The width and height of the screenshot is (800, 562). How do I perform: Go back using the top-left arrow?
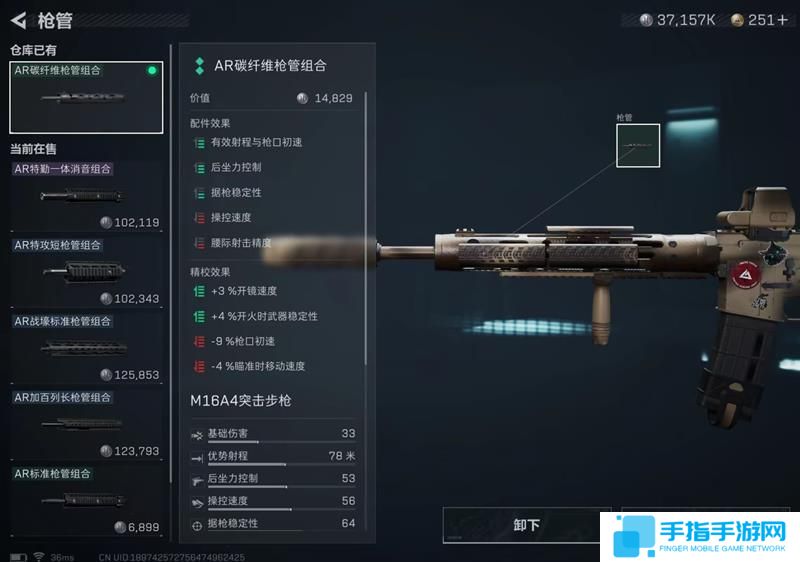pos(18,20)
